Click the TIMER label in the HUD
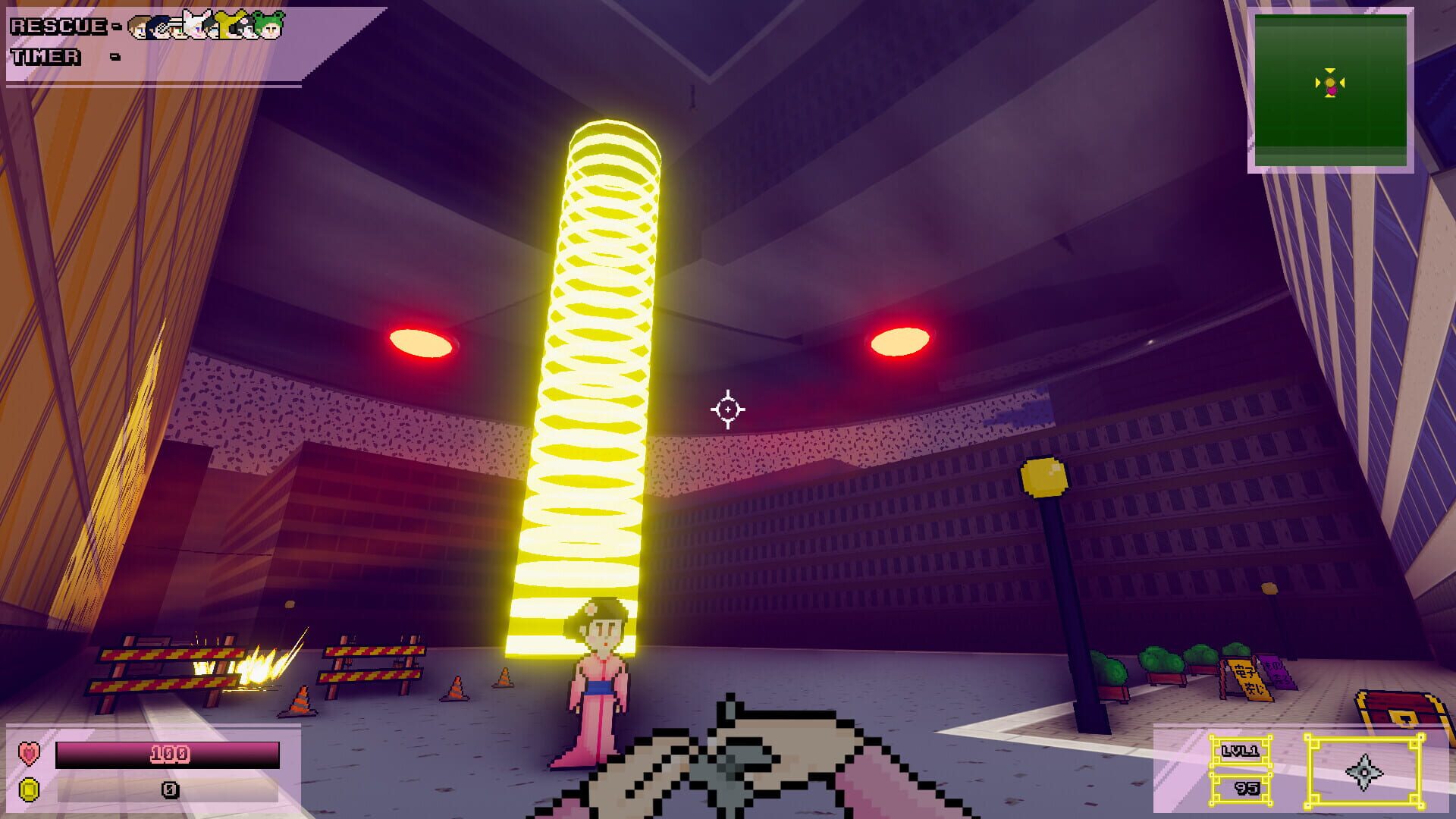Image resolution: width=1456 pixels, height=819 pixels. point(44,56)
